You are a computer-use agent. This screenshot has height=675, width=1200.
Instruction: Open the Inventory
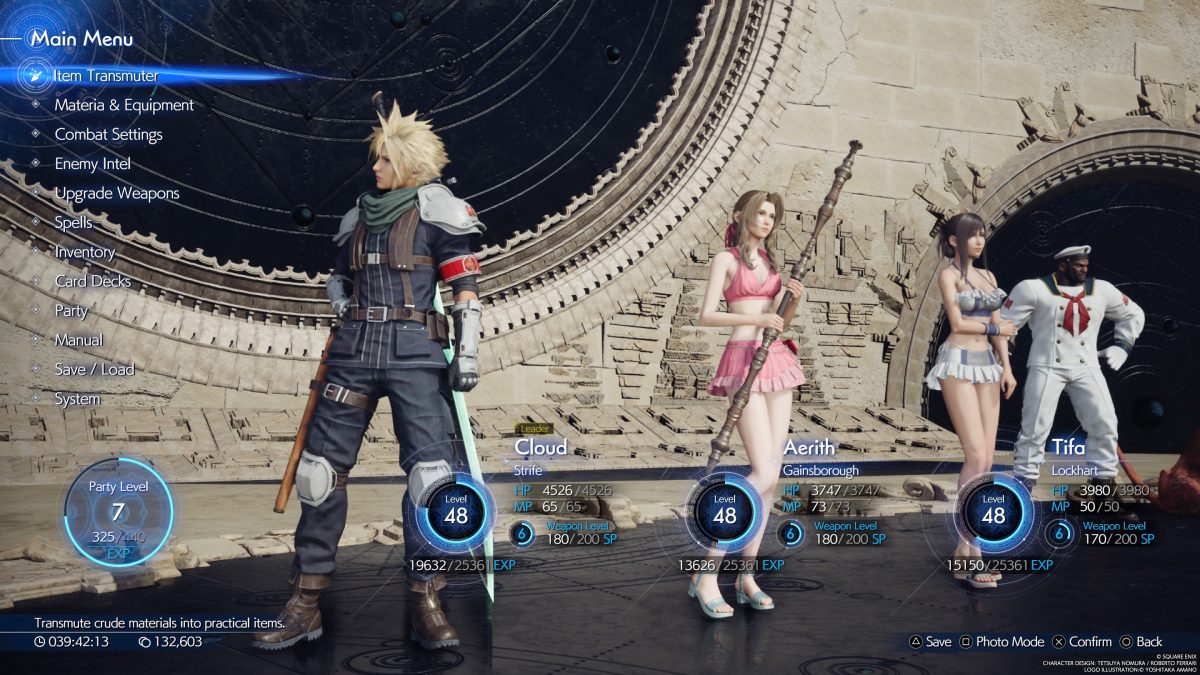coord(84,252)
